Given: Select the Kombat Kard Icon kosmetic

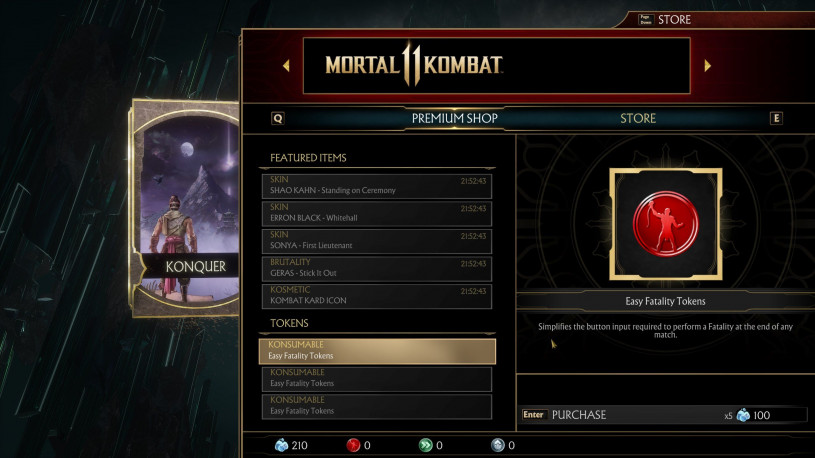Looking at the screenshot, I should 376,295.
